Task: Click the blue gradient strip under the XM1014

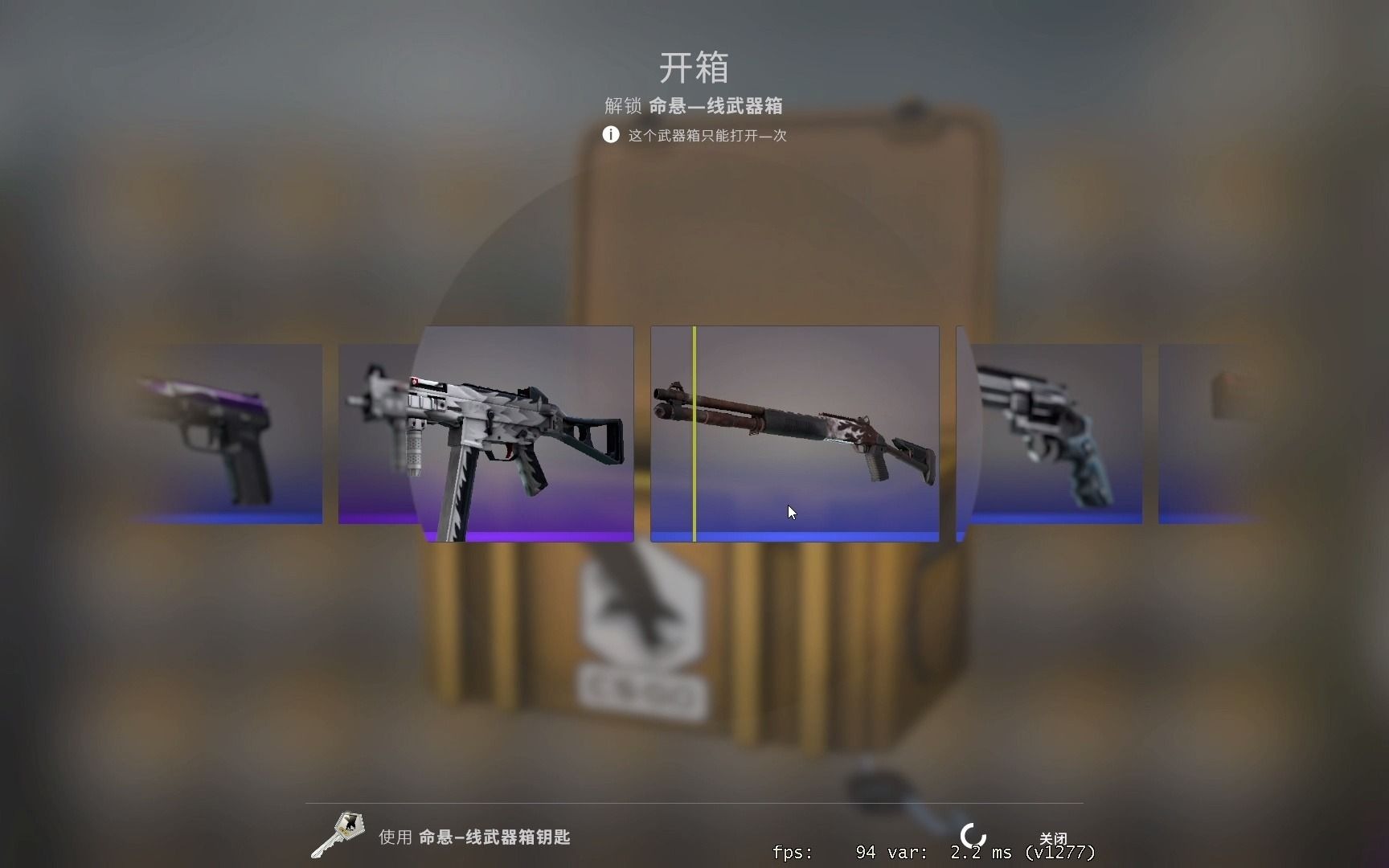Action: (793, 534)
